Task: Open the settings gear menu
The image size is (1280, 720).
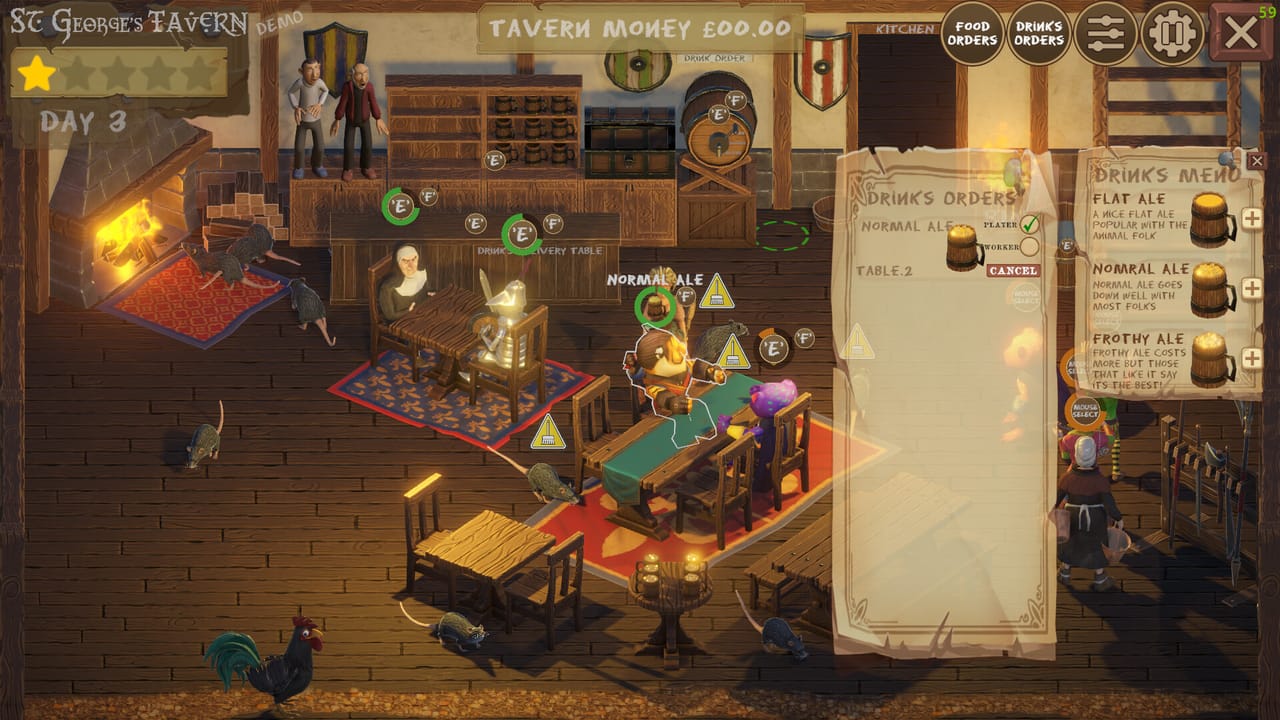Action: pos(1171,32)
